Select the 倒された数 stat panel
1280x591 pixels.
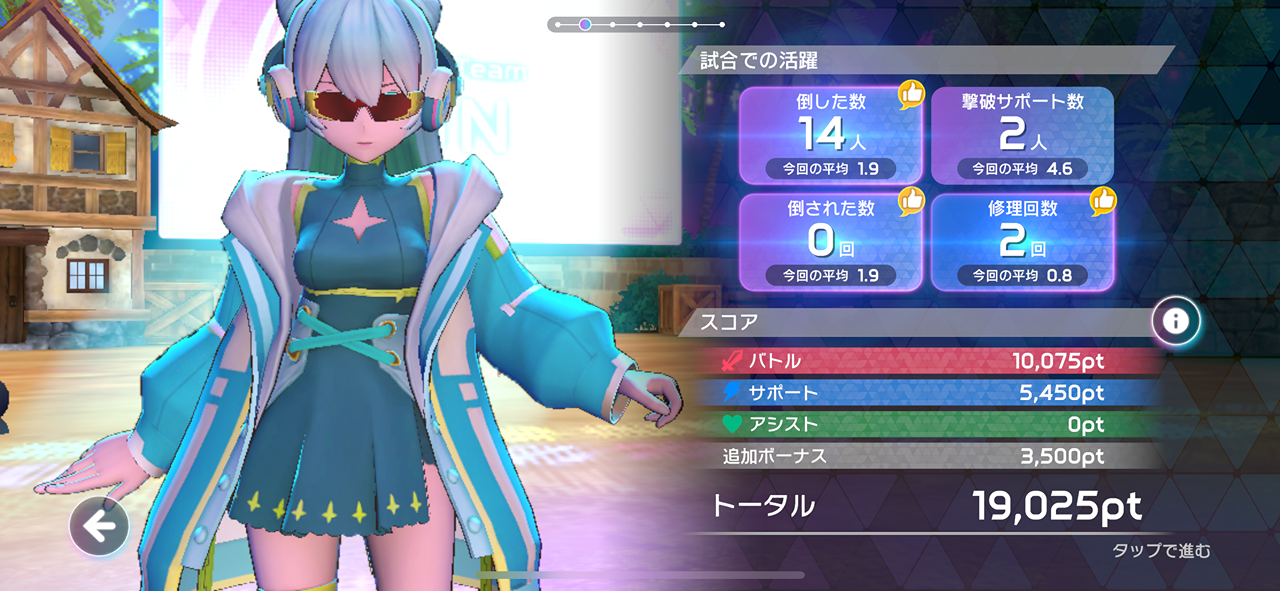(830, 241)
